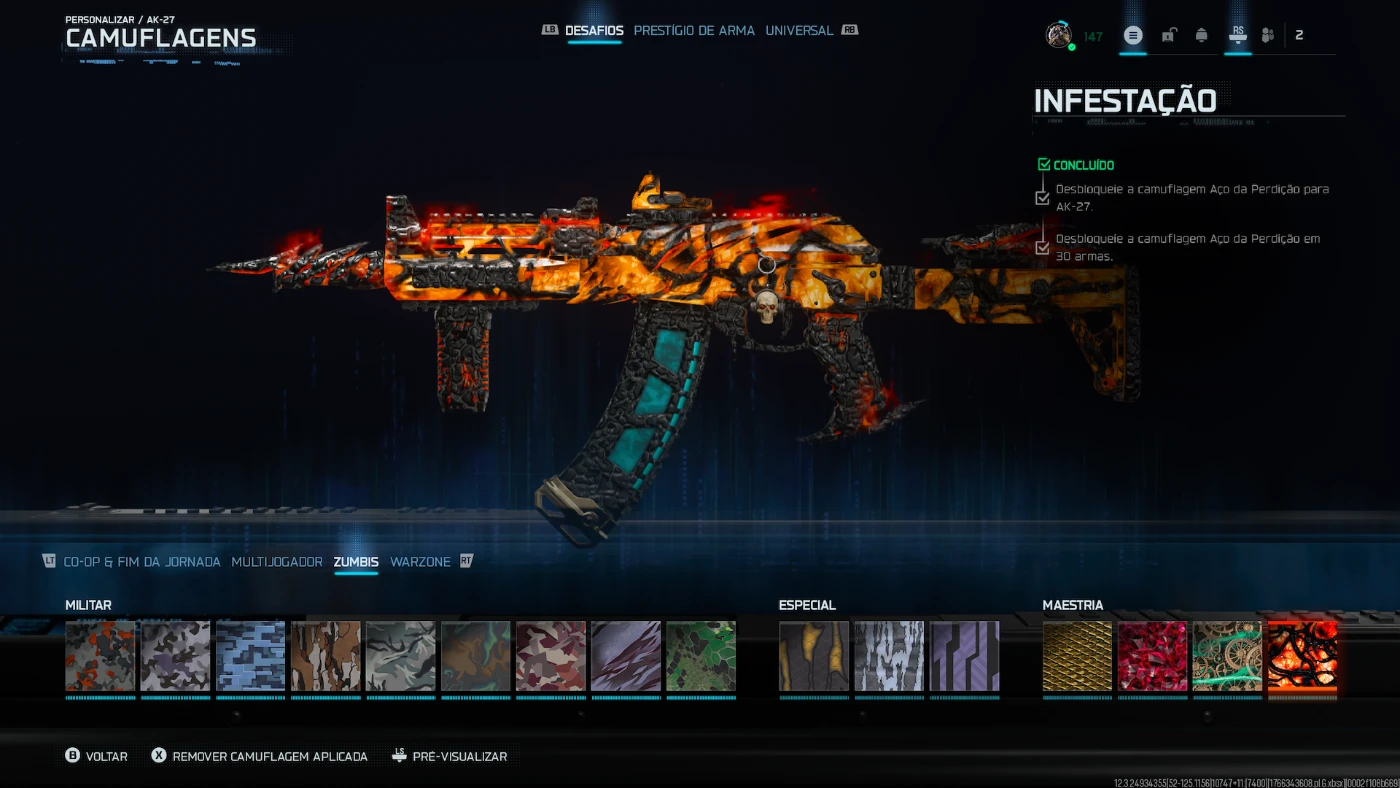Viewport: 1400px width, 788px height.
Task: Switch to Multijogador camouflage category
Action: (x=277, y=562)
